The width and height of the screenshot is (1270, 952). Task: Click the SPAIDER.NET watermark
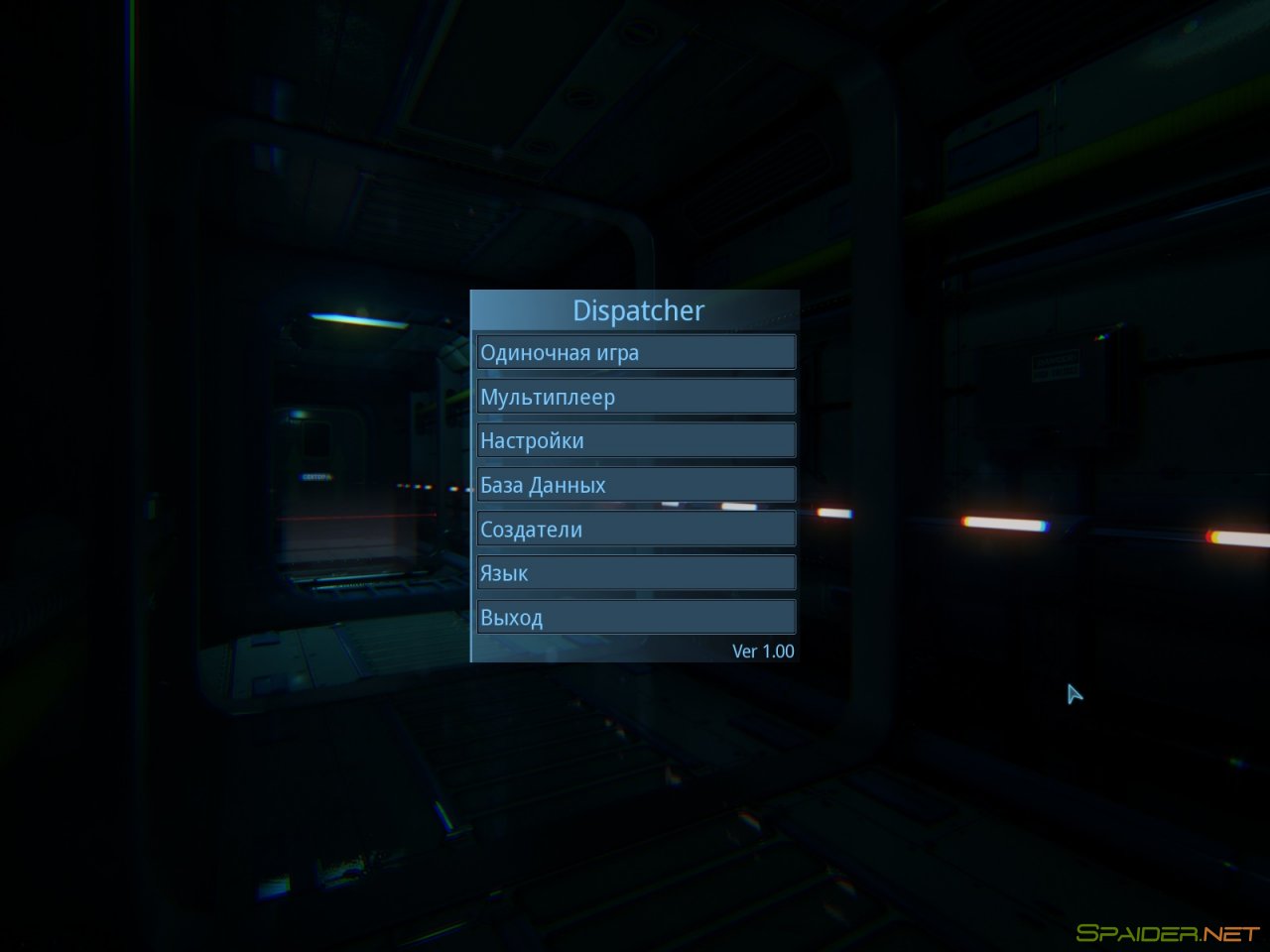[1160, 930]
